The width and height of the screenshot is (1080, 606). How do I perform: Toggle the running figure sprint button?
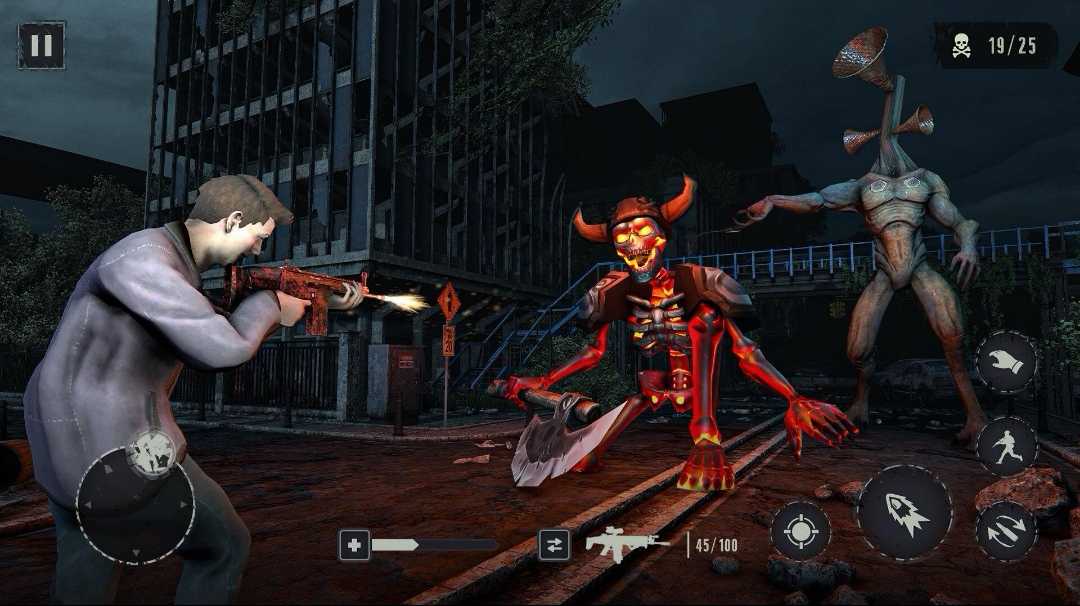1006,446
